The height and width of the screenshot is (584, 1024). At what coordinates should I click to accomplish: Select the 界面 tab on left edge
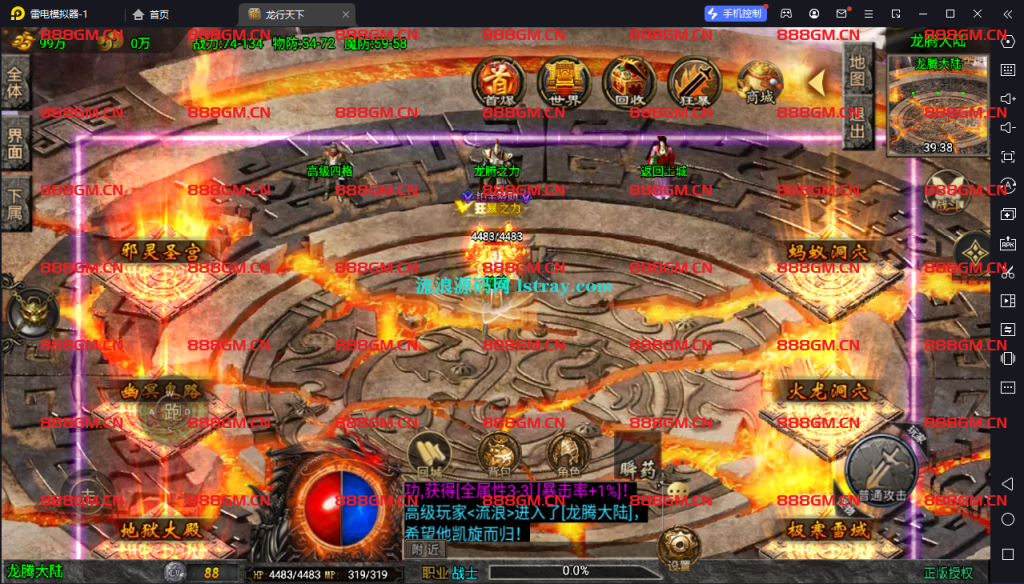tap(14, 145)
